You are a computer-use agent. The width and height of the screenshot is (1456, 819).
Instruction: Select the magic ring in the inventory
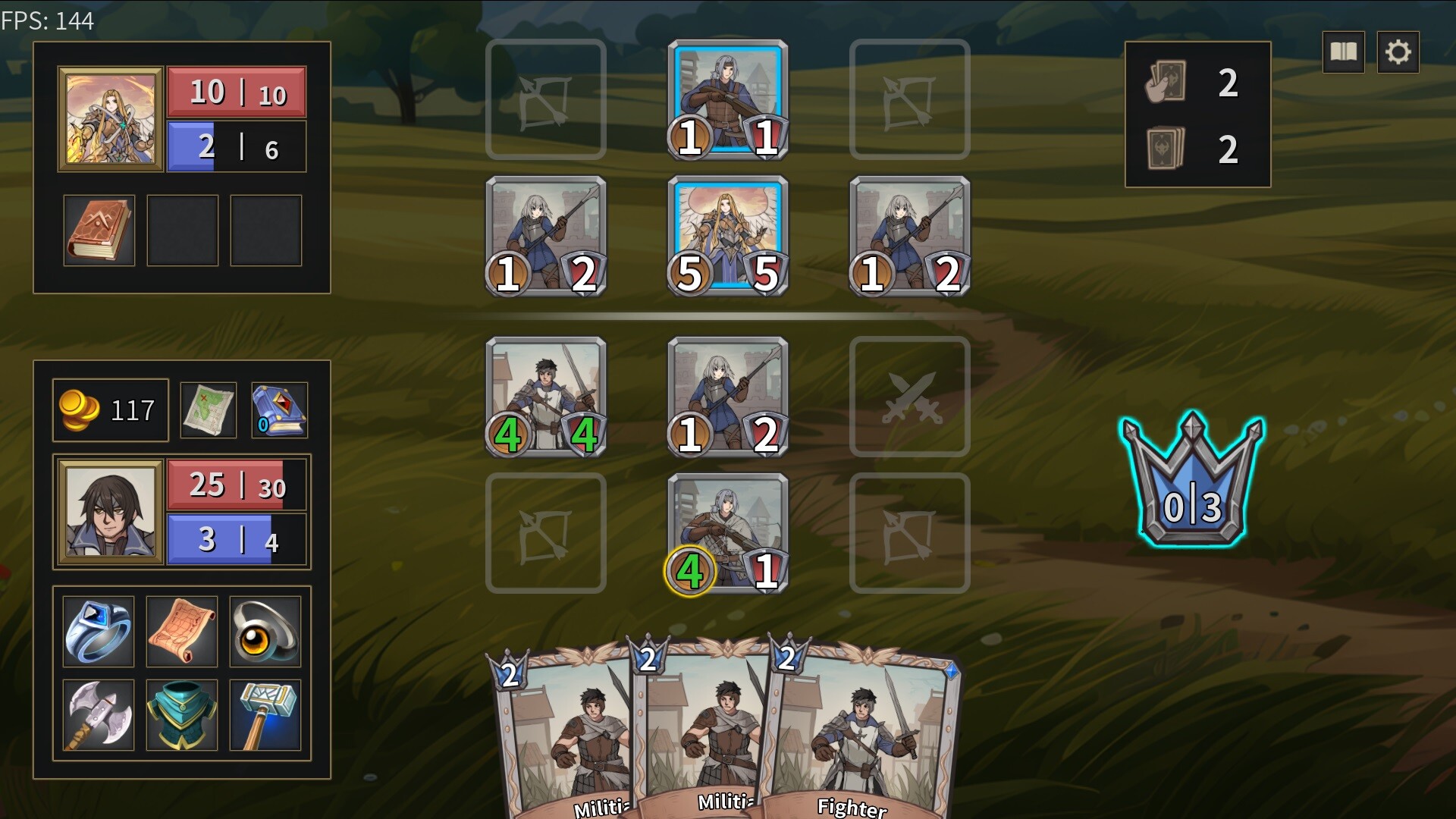click(98, 632)
